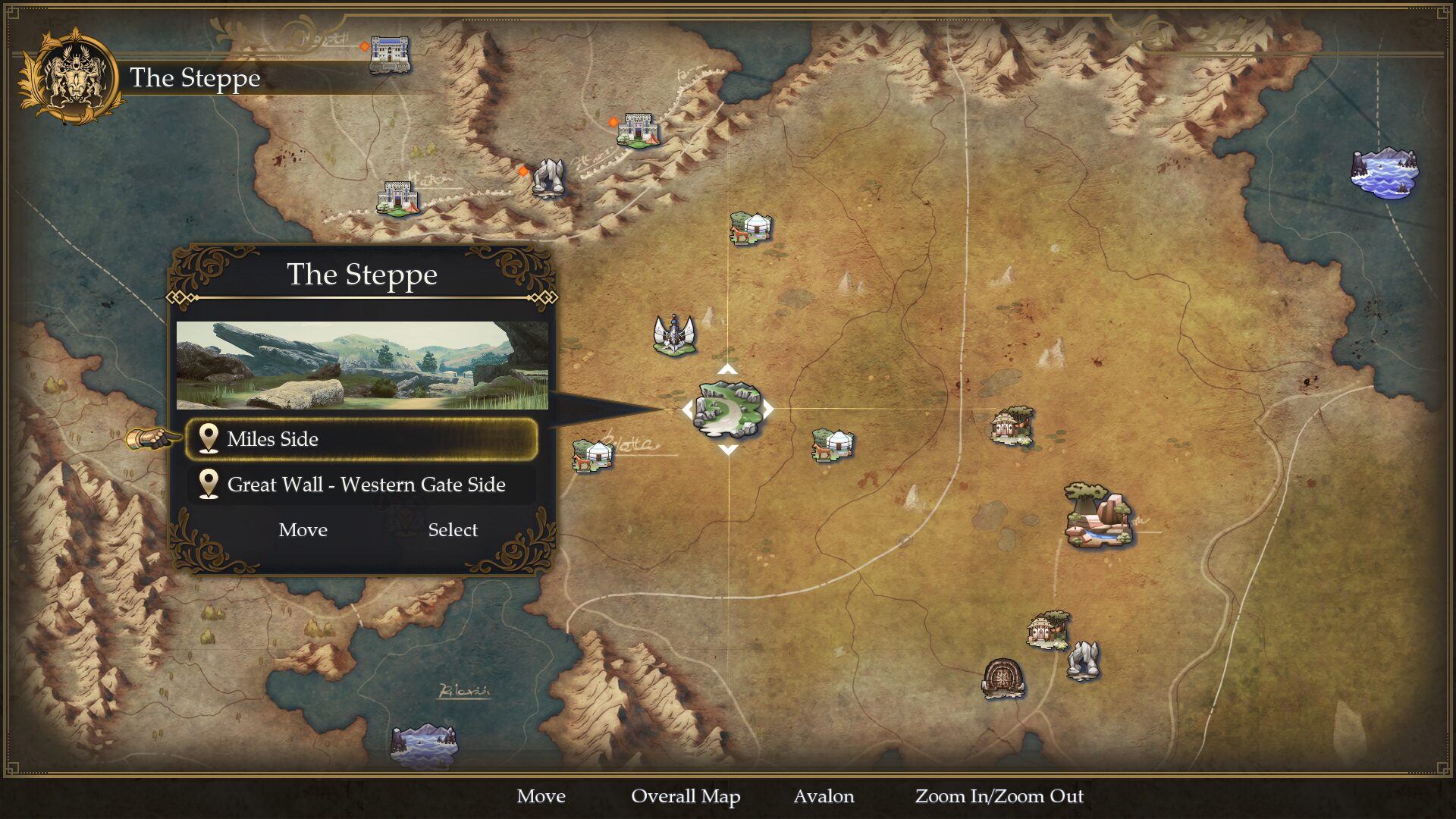
Task: Open the Overall Map view
Action: coord(686,796)
